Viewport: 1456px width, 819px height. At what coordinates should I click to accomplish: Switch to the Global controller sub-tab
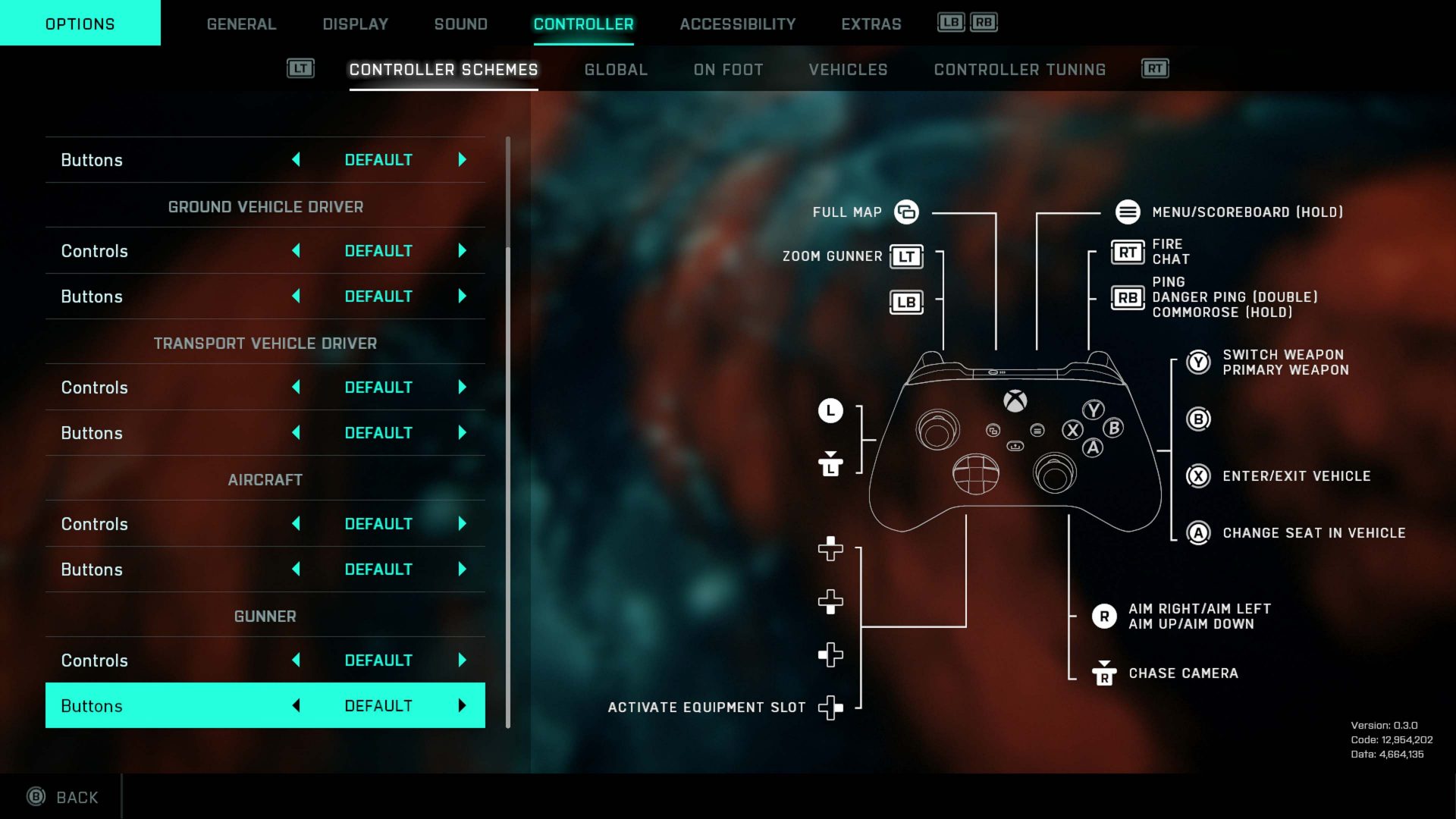click(x=616, y=70)
